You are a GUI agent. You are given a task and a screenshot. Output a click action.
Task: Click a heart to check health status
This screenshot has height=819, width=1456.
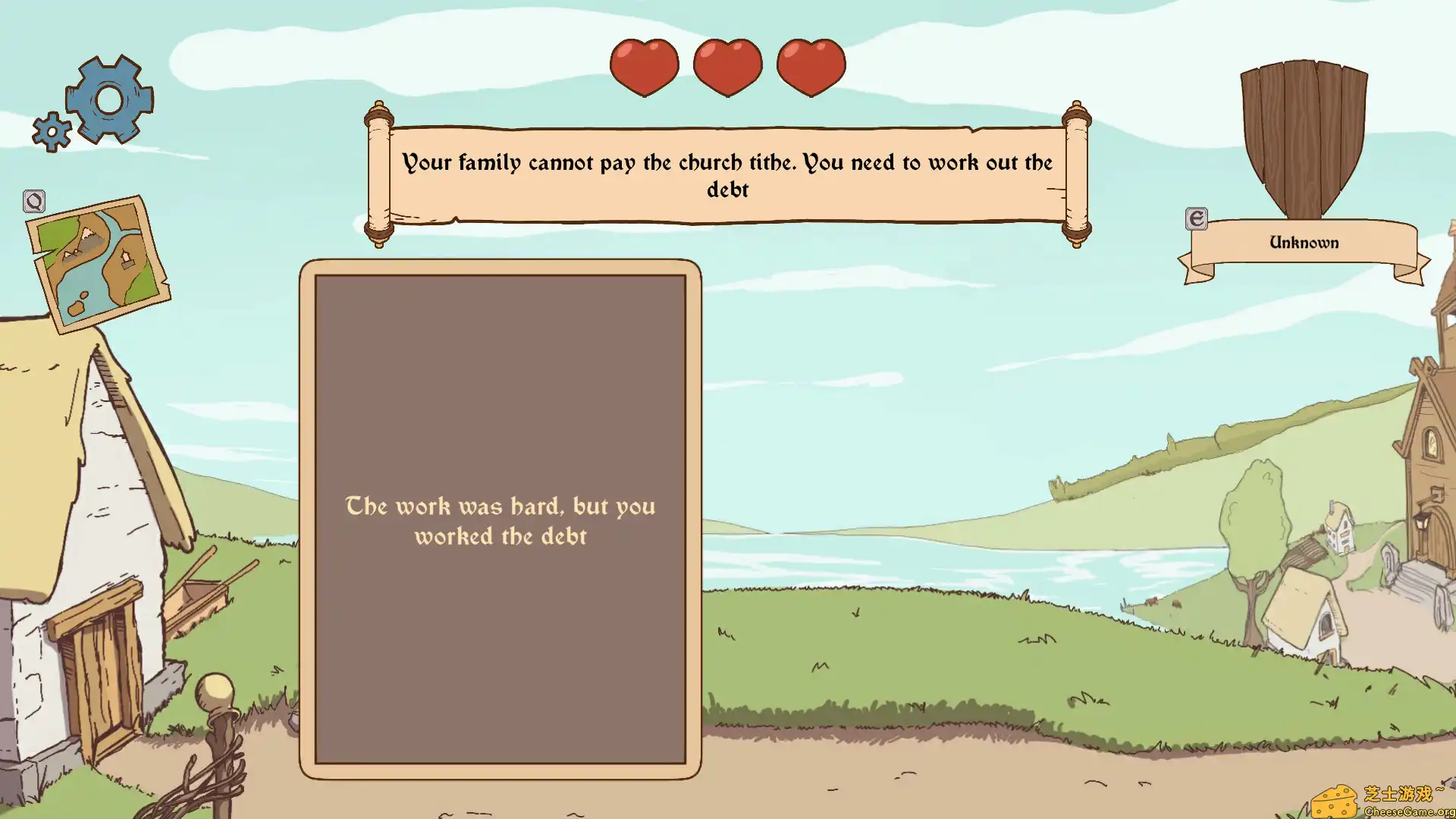[727, 67]
